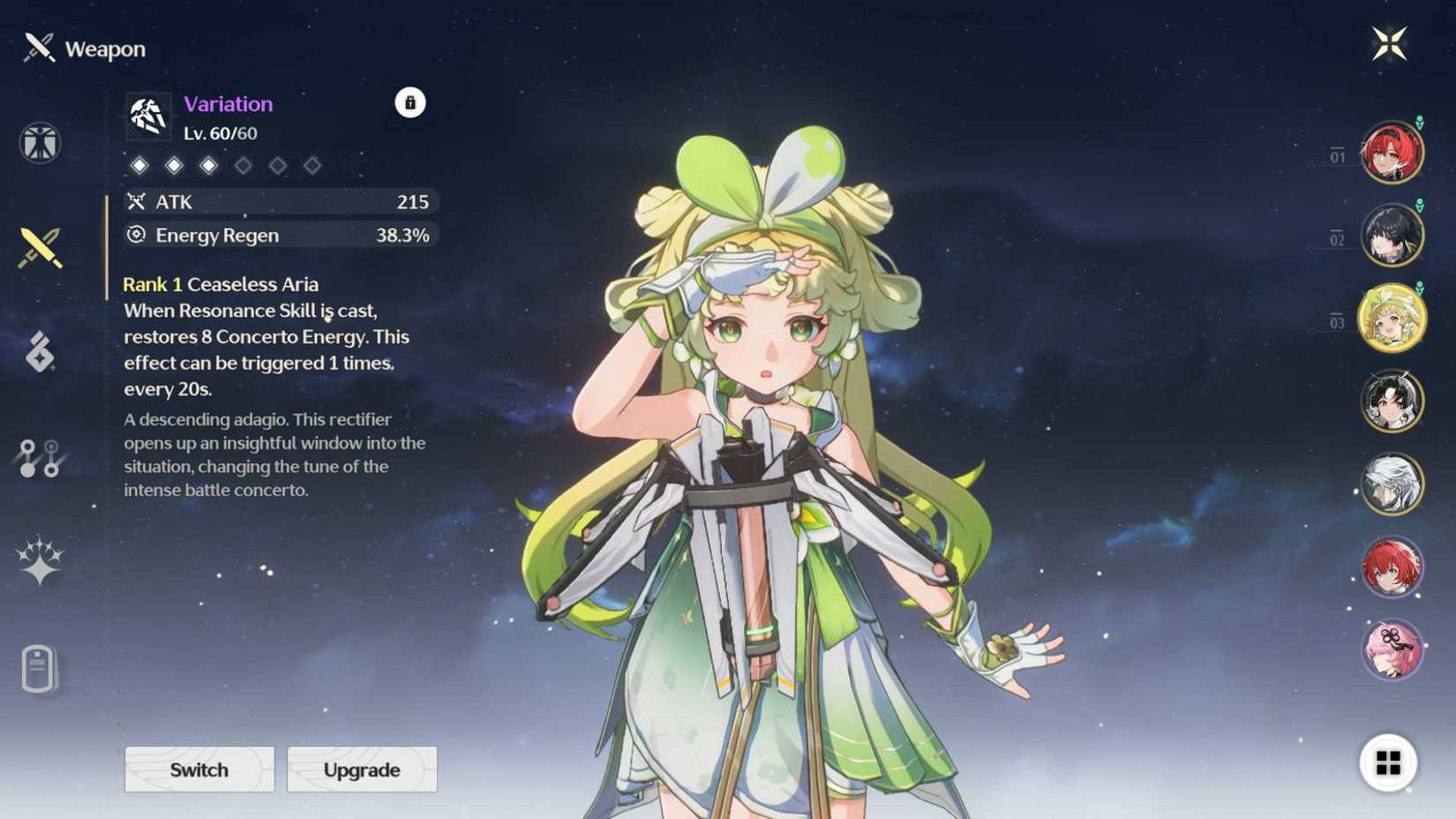Open the Forte panel from the sidebar
Screen dimensions: 1456x819
coord(40,351)
